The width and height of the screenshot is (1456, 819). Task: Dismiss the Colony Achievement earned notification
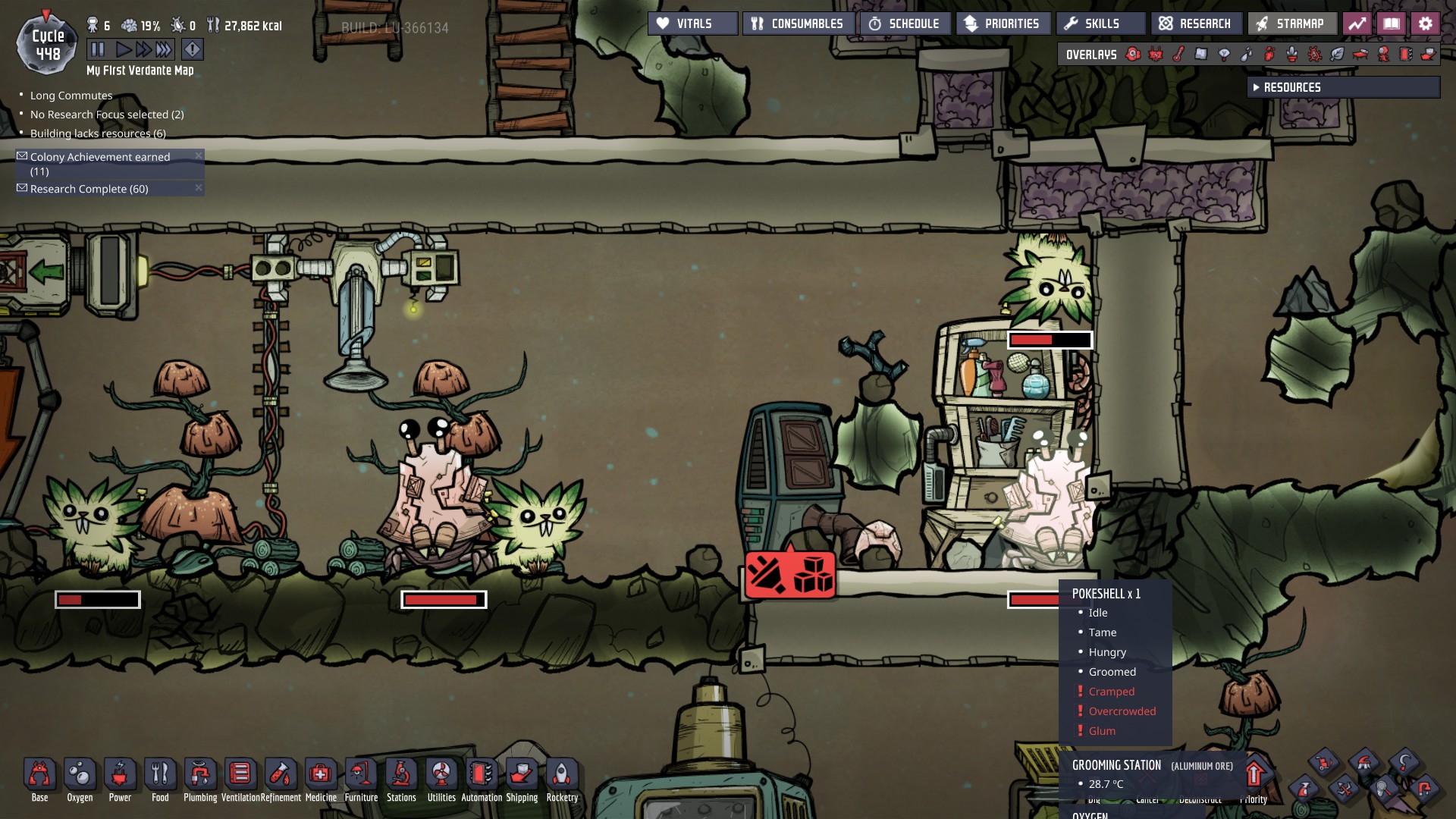point(199,156)
